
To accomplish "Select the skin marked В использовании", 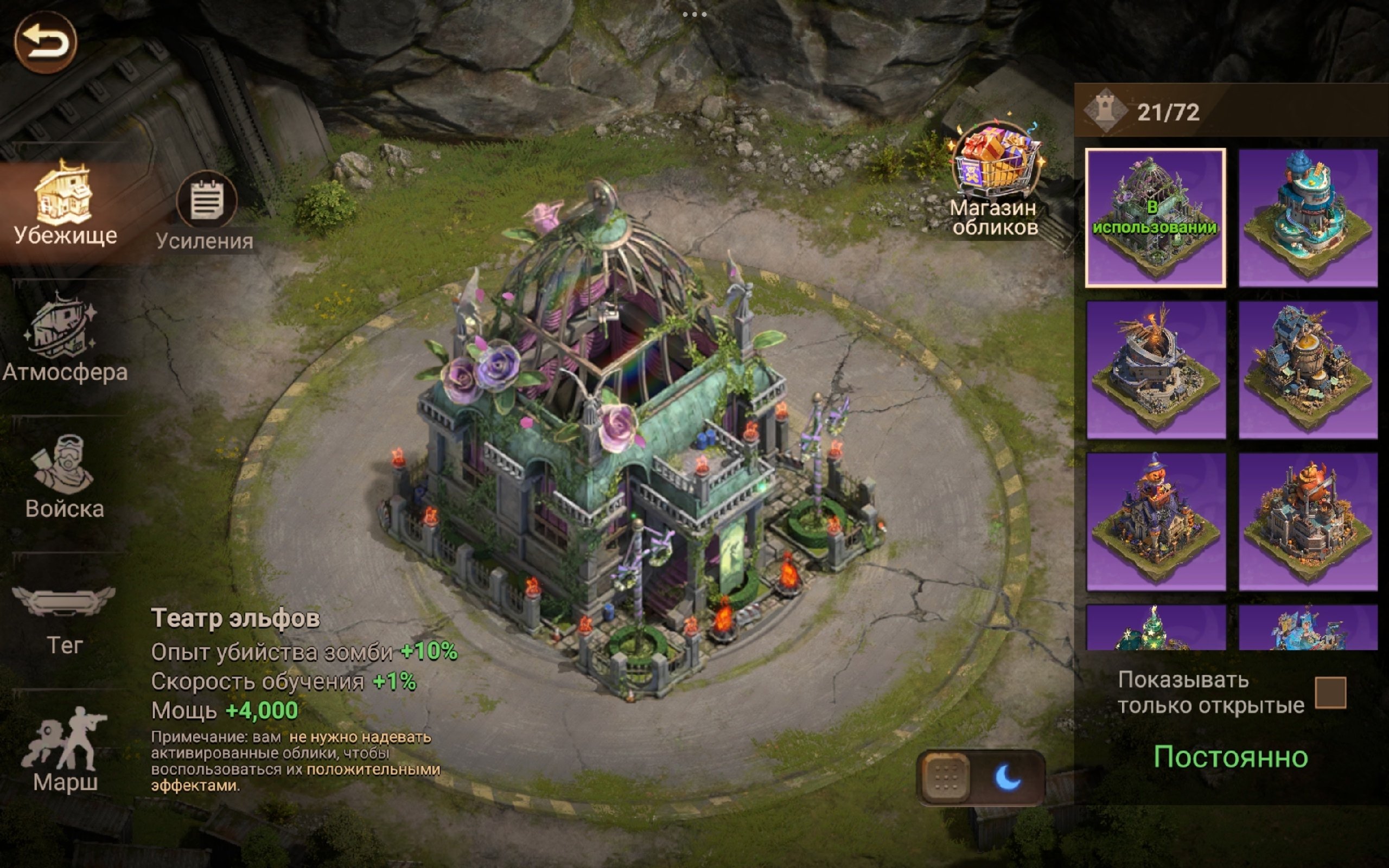I will [x=1155, y=218].
